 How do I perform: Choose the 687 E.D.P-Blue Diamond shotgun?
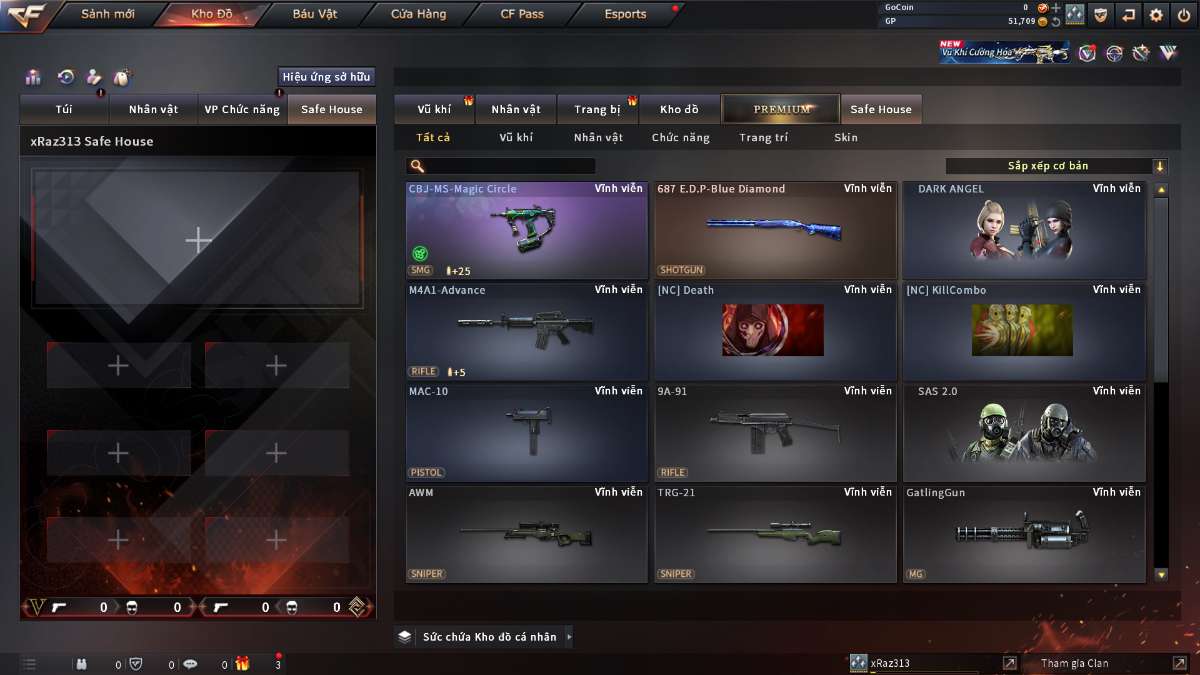775,230
